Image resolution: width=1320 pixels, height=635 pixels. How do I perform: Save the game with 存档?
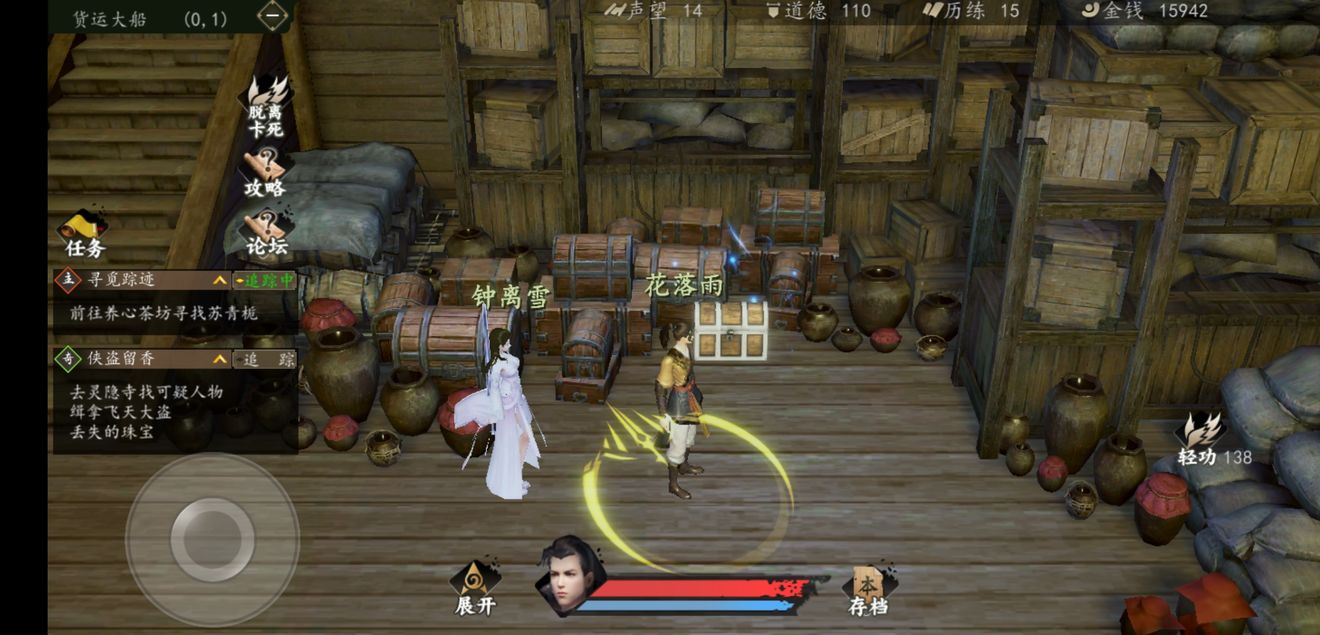coord(868,590)
